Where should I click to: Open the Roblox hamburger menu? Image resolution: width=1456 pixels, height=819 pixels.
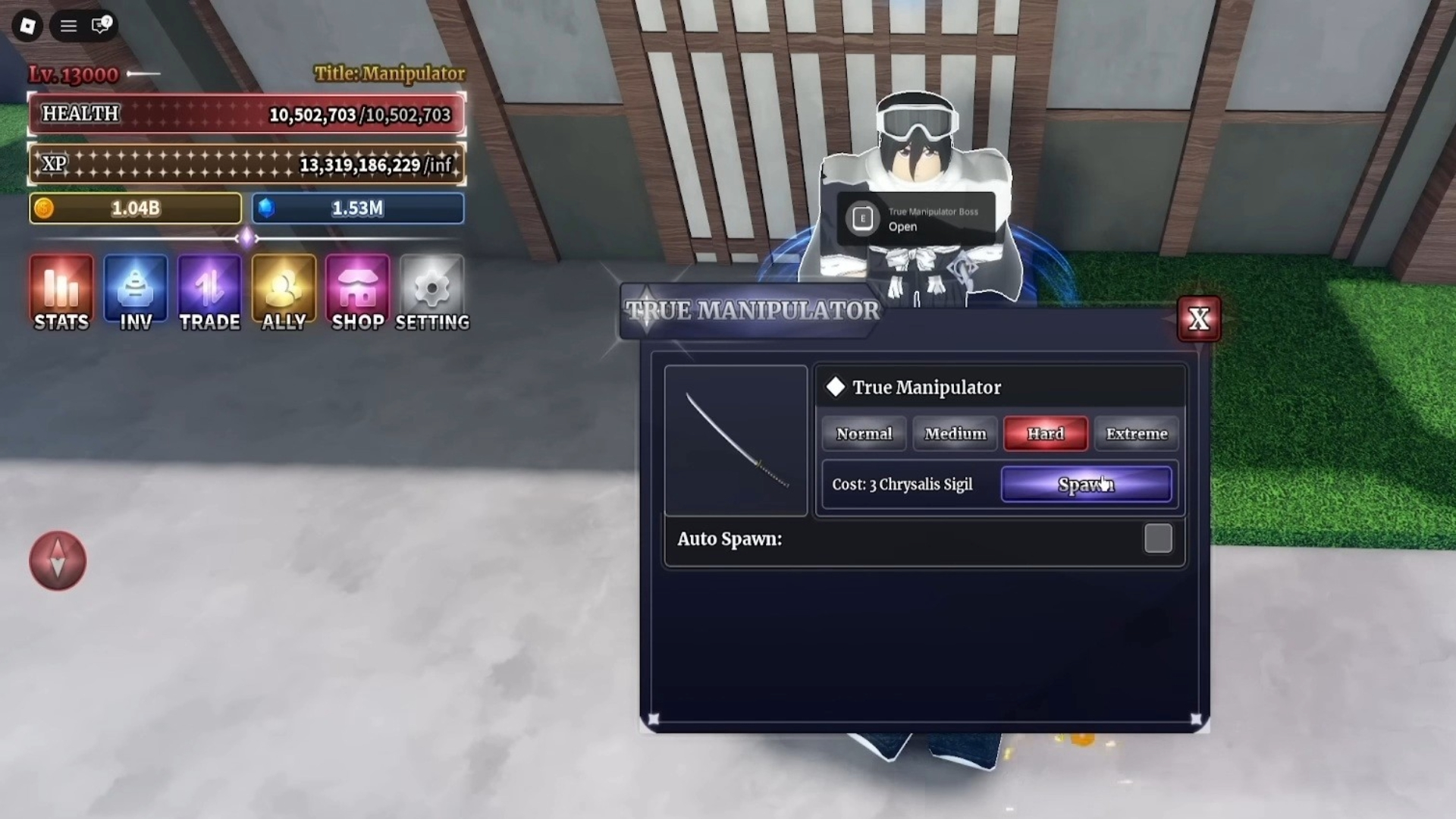[x=67, y=26]
